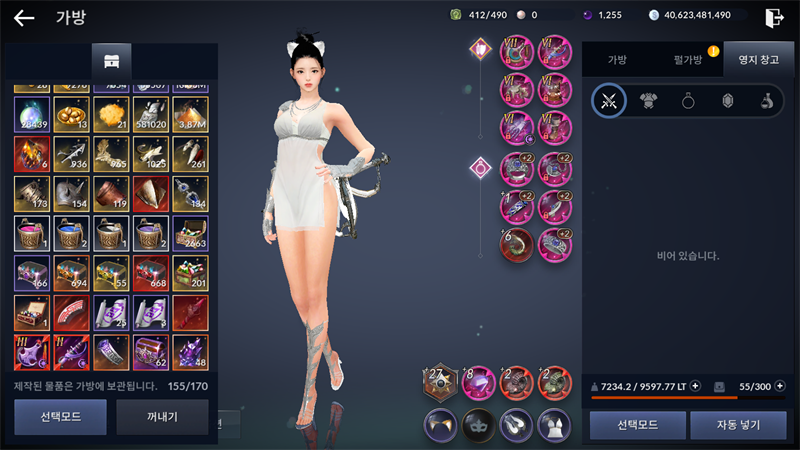This screenshot has width=800, height=450.
Task: Open the mask costume slot icon
Action: [x=478, y=425]
